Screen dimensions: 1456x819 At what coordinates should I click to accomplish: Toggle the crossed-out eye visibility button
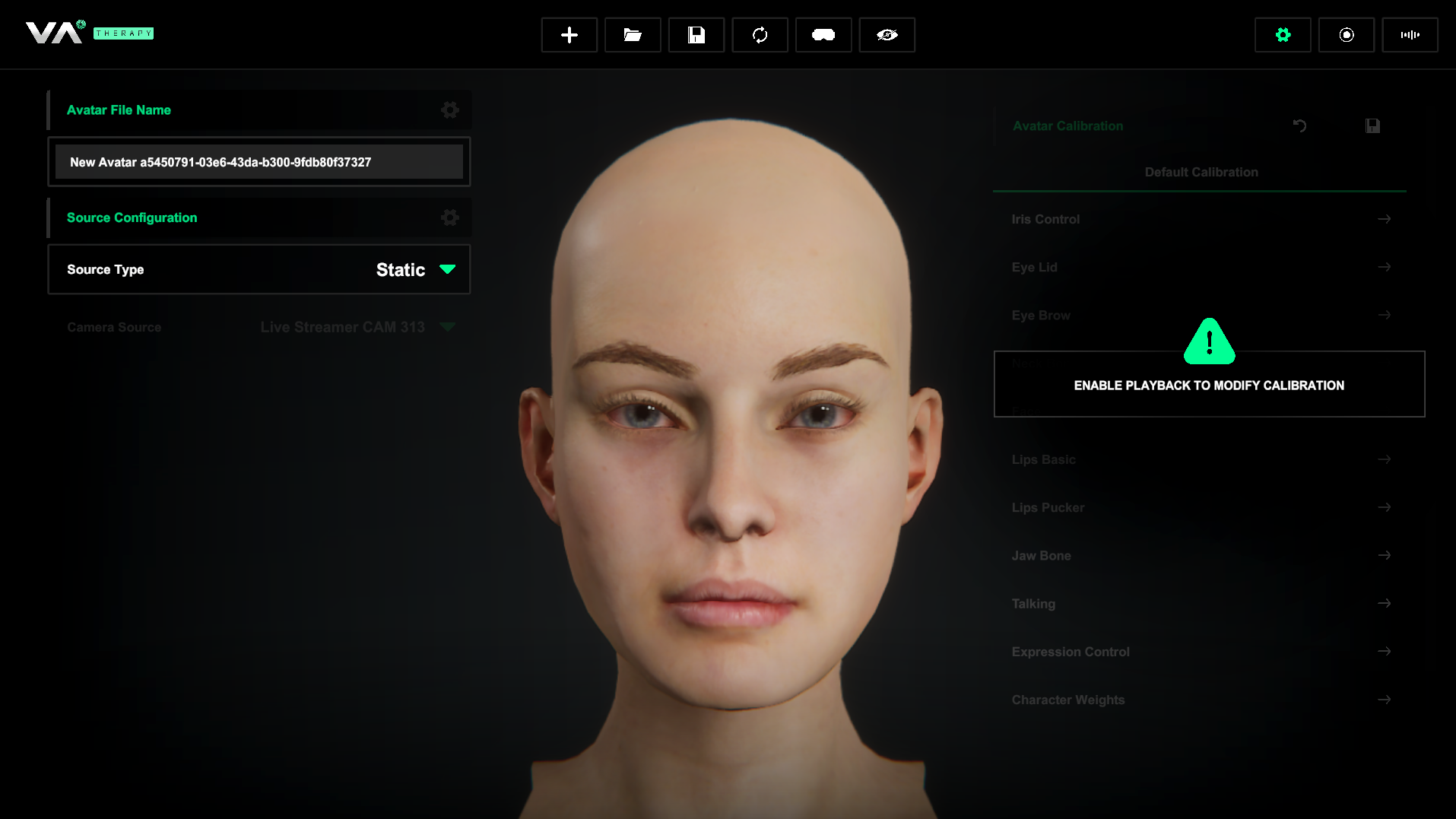pos(887,35)
